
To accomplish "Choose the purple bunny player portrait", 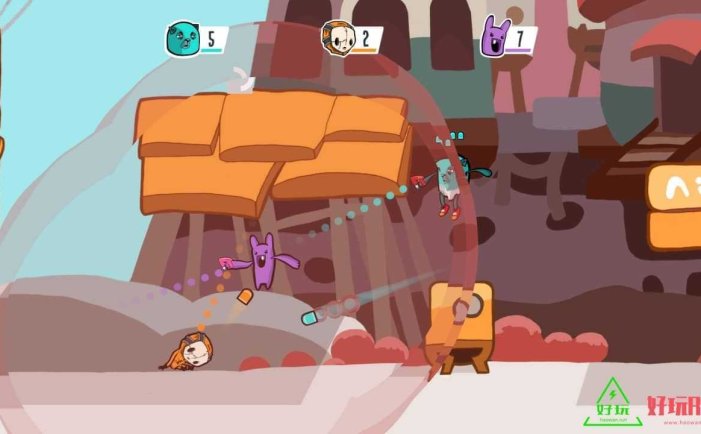I will 494,37.
